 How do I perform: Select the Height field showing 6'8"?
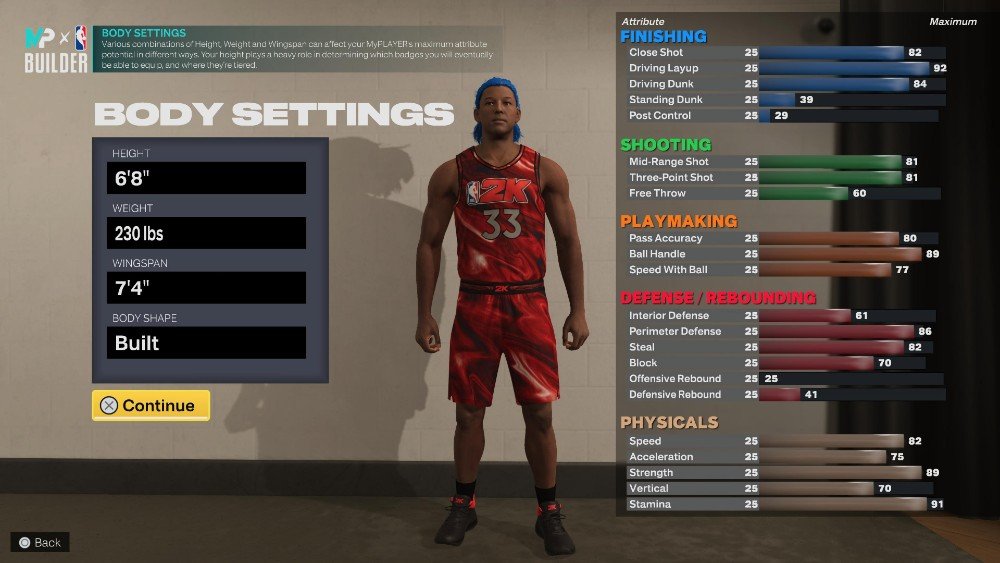pos(206,178)
